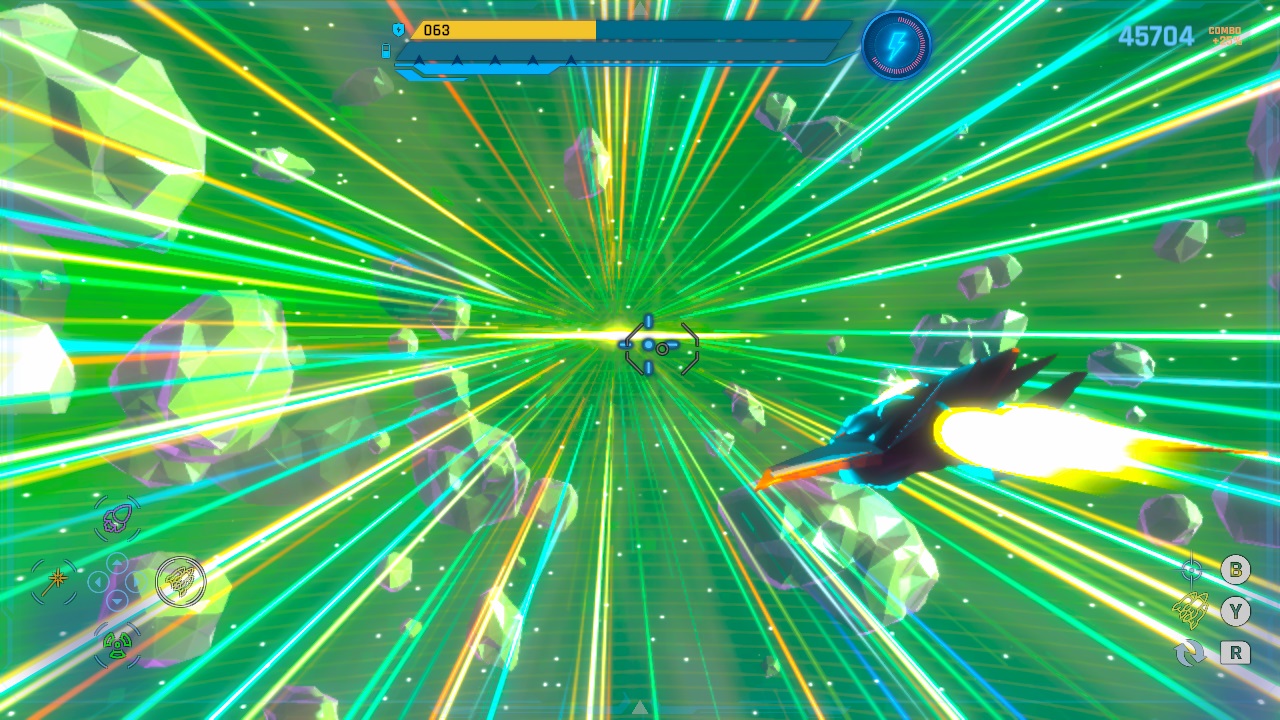The width and height of the screenshot is (1280, 720).
Task: Click the nuclear bomb ability icon
Action: (117, 647)
